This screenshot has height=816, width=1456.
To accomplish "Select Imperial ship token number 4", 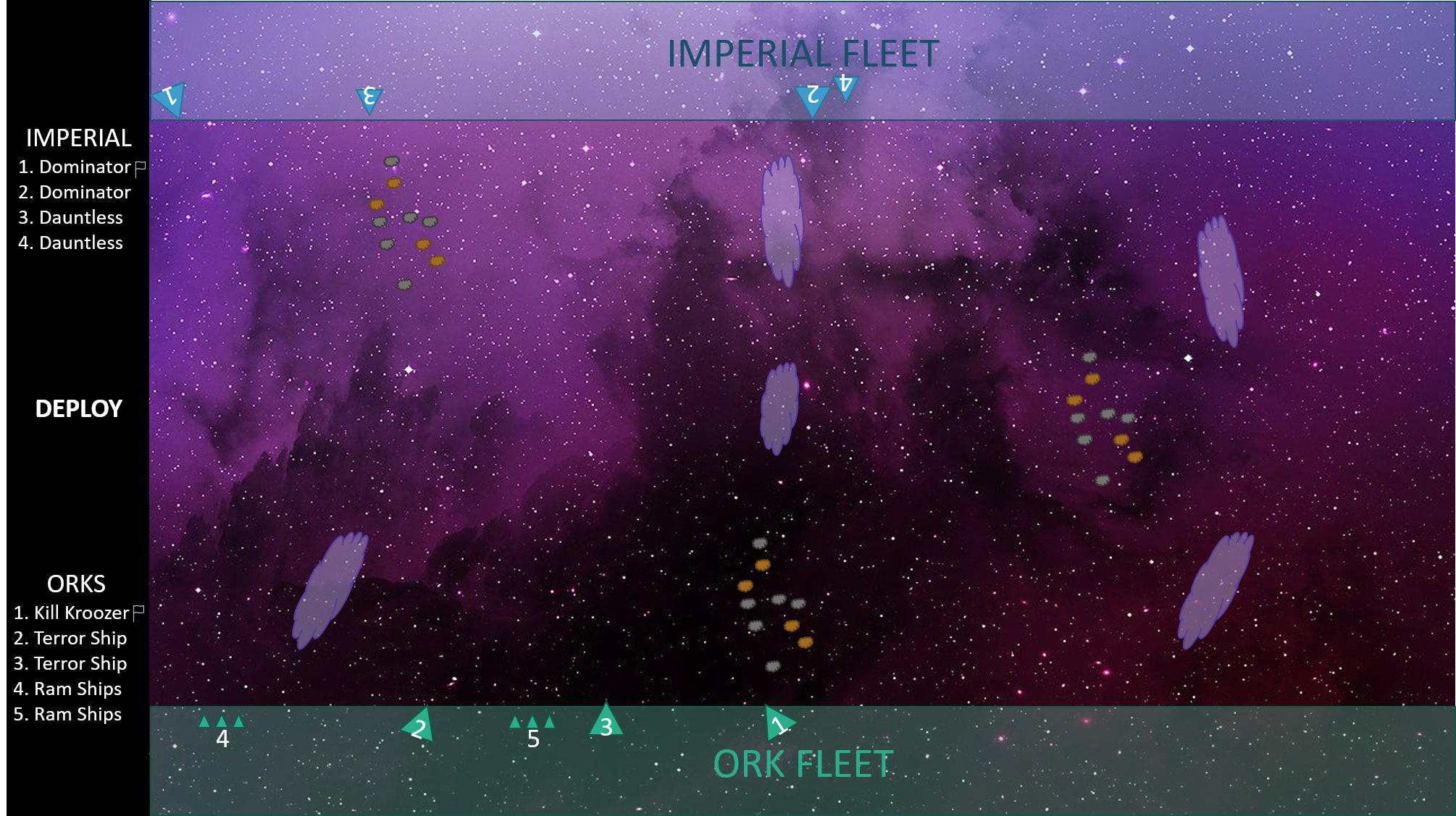I will click(845, 86).
